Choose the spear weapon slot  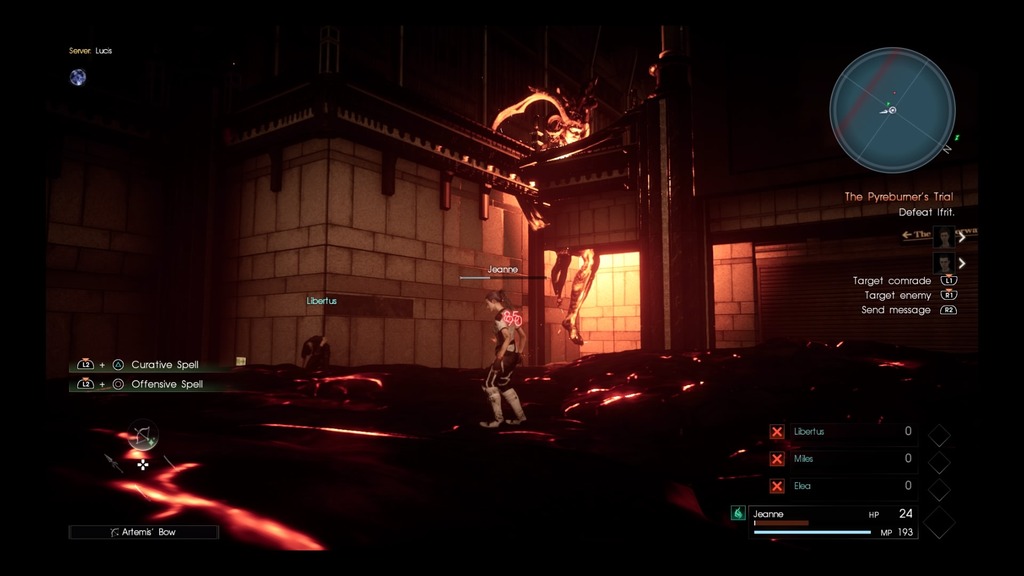113,463
